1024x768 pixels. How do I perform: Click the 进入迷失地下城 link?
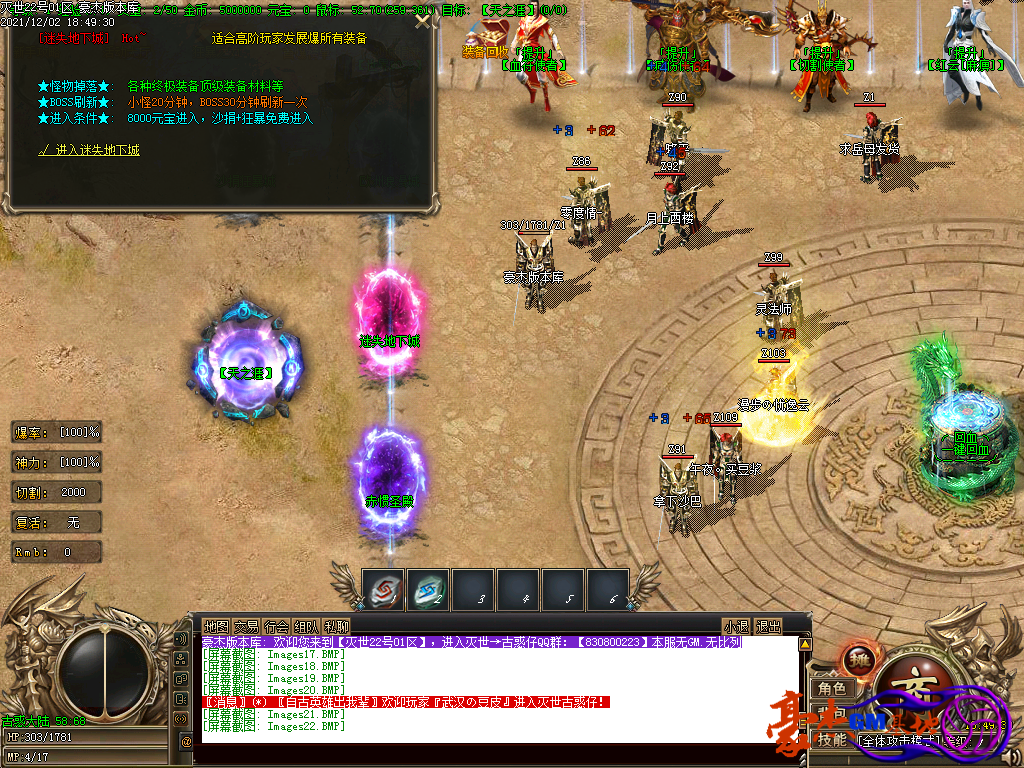[x=90, y=150]
